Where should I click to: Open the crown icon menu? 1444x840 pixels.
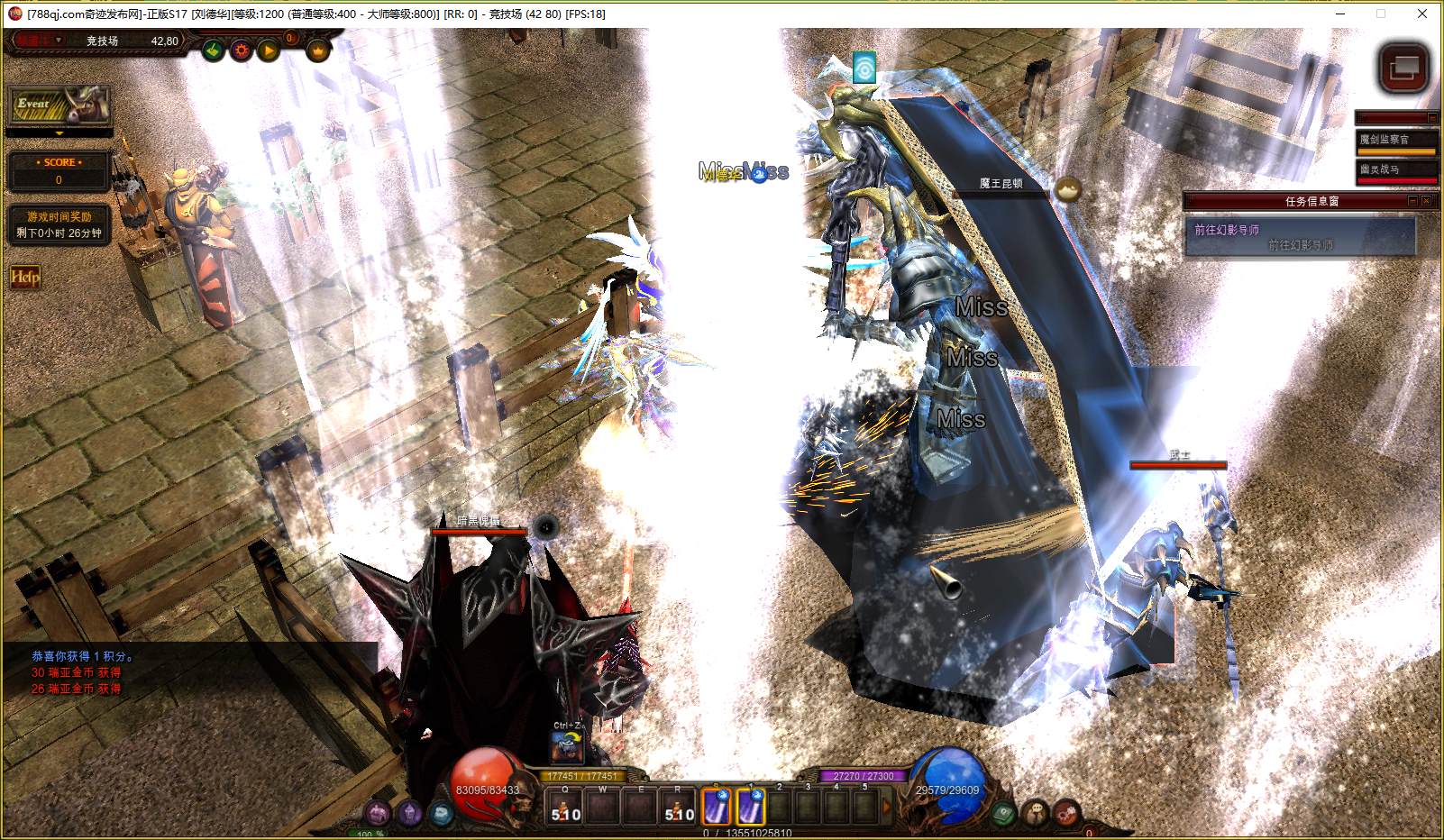click(x=318, y=50)
